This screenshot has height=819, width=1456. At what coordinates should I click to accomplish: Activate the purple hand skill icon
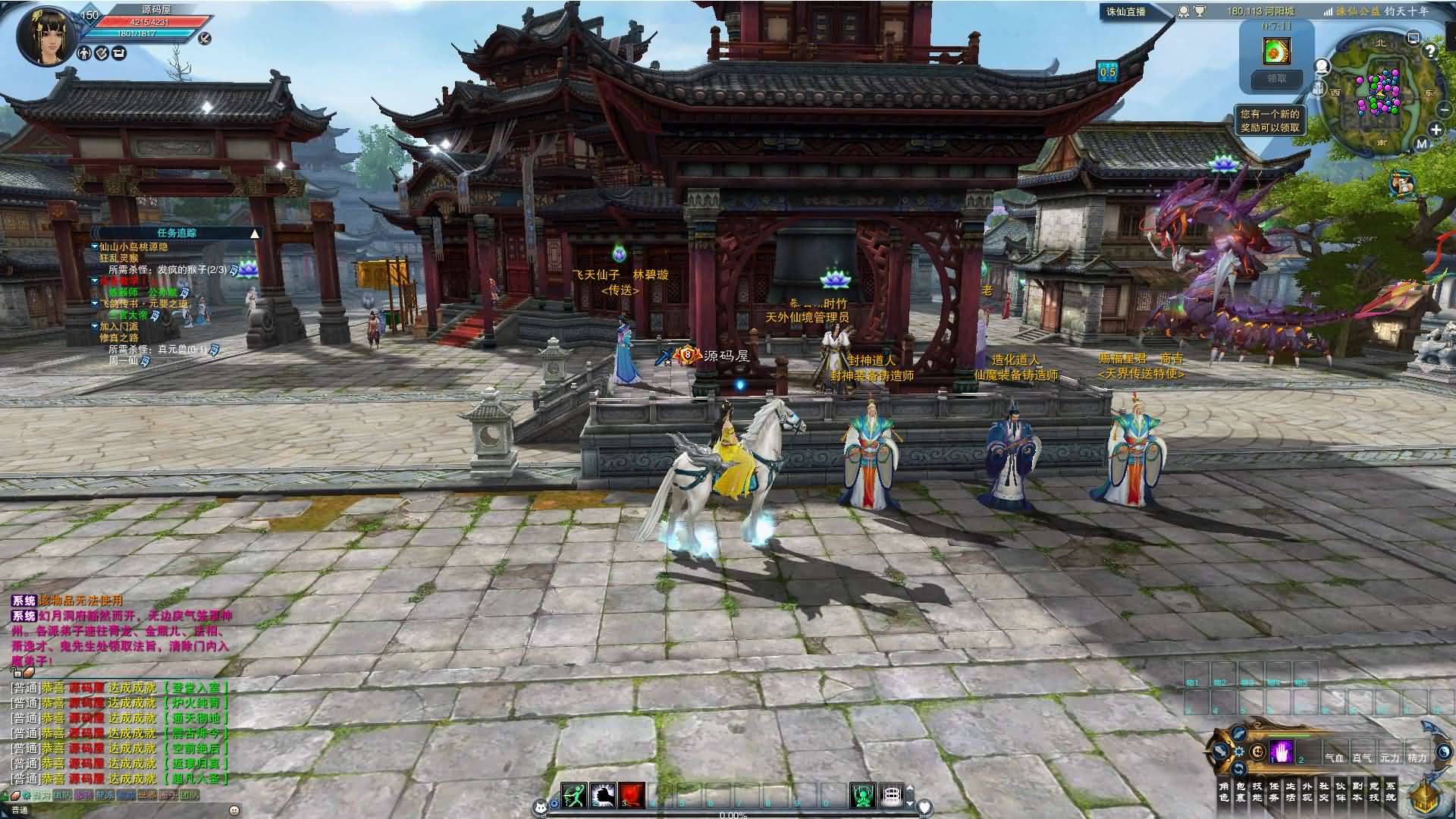point(1281,752)
